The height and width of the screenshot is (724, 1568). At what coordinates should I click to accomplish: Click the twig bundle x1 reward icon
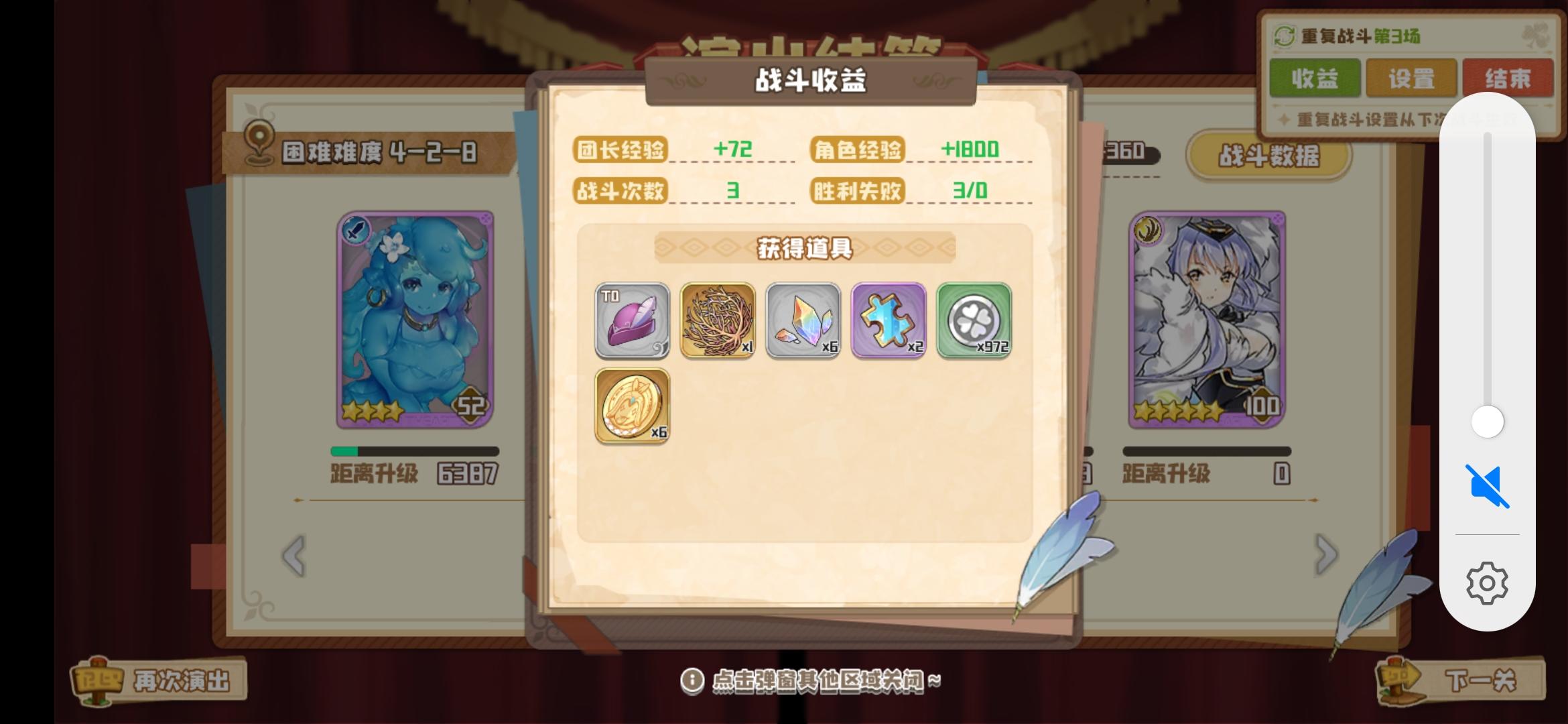pos(718,321)
